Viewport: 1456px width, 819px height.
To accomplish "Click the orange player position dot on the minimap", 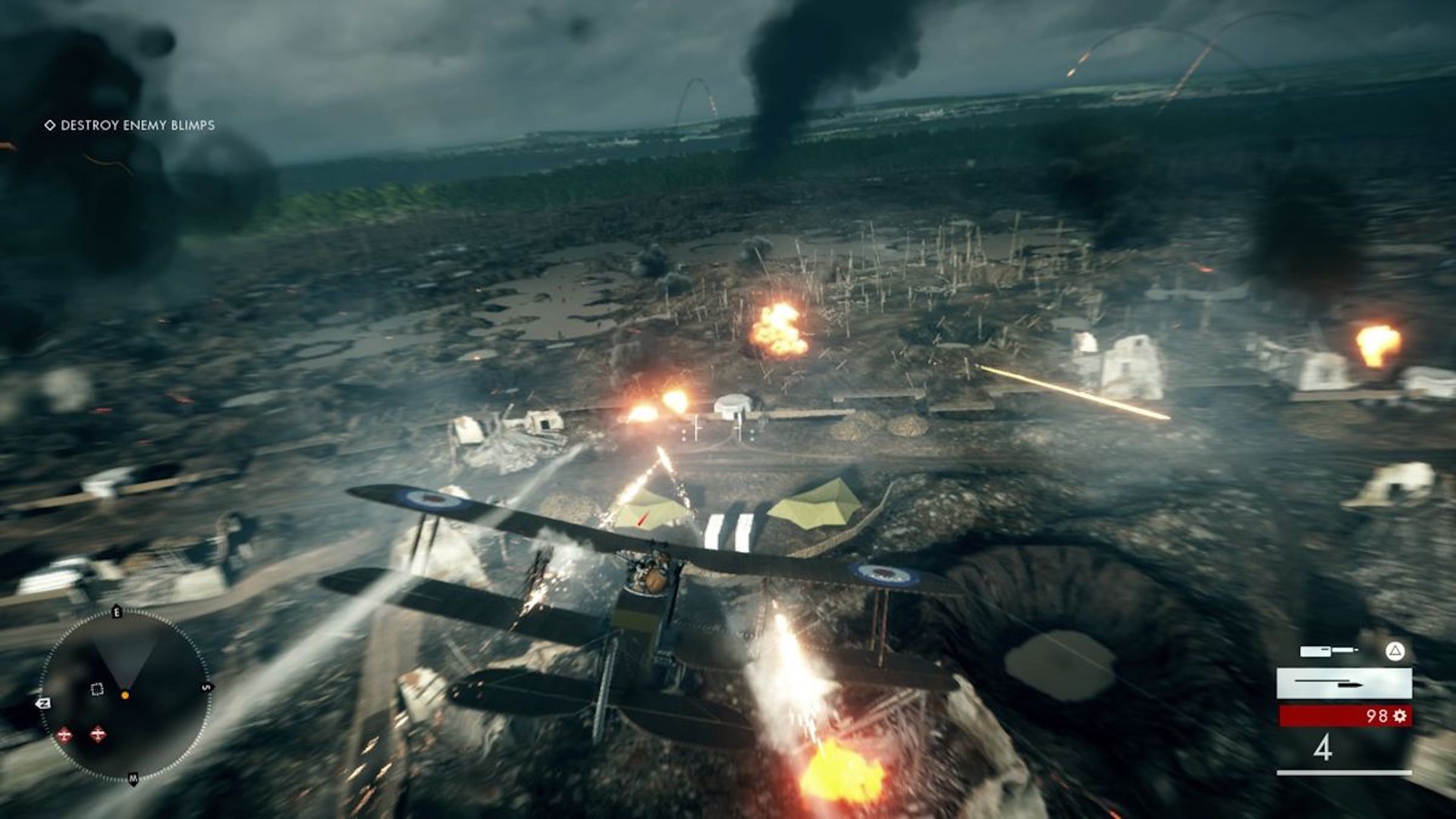I will pos(125,695).
